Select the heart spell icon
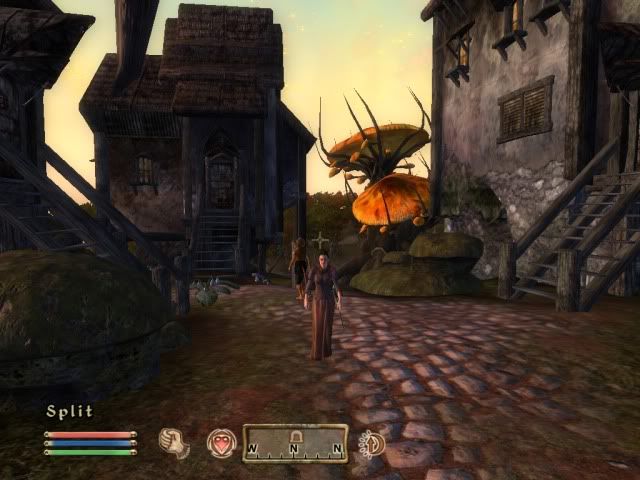Screen dimensions: 640x480 tap(221, 443)
